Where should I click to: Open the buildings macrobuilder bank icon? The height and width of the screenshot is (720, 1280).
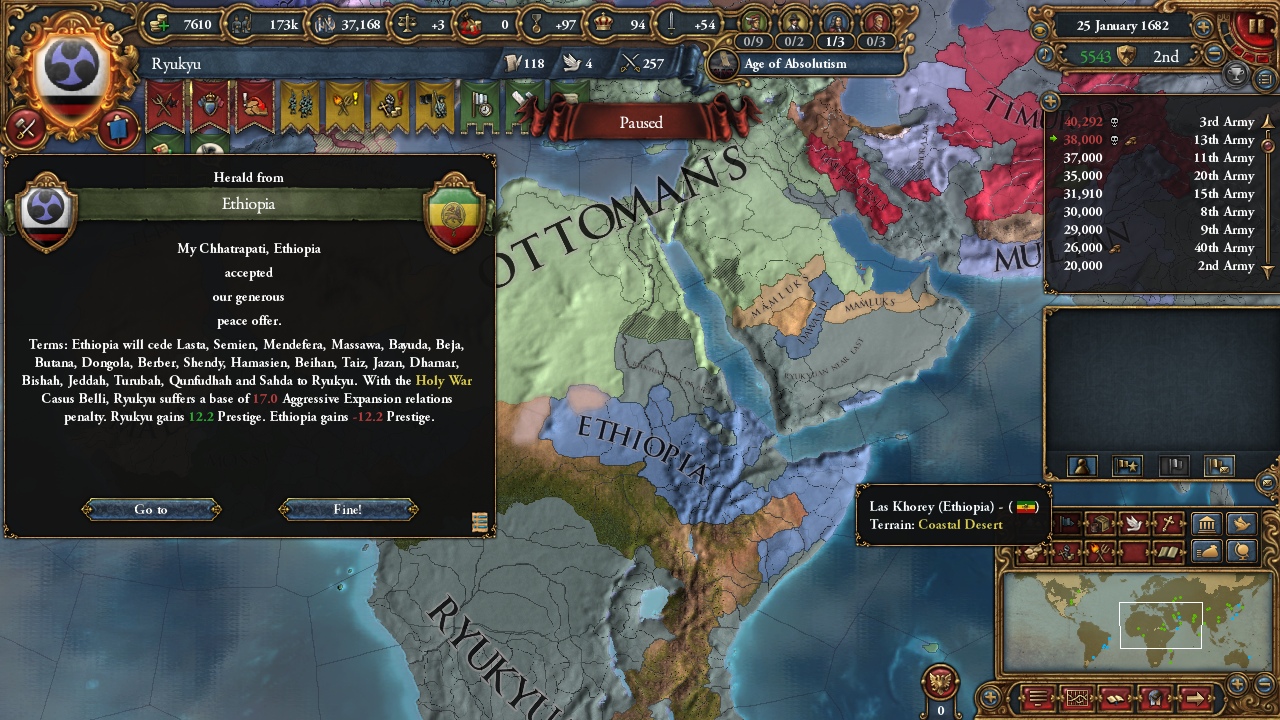1207,525
